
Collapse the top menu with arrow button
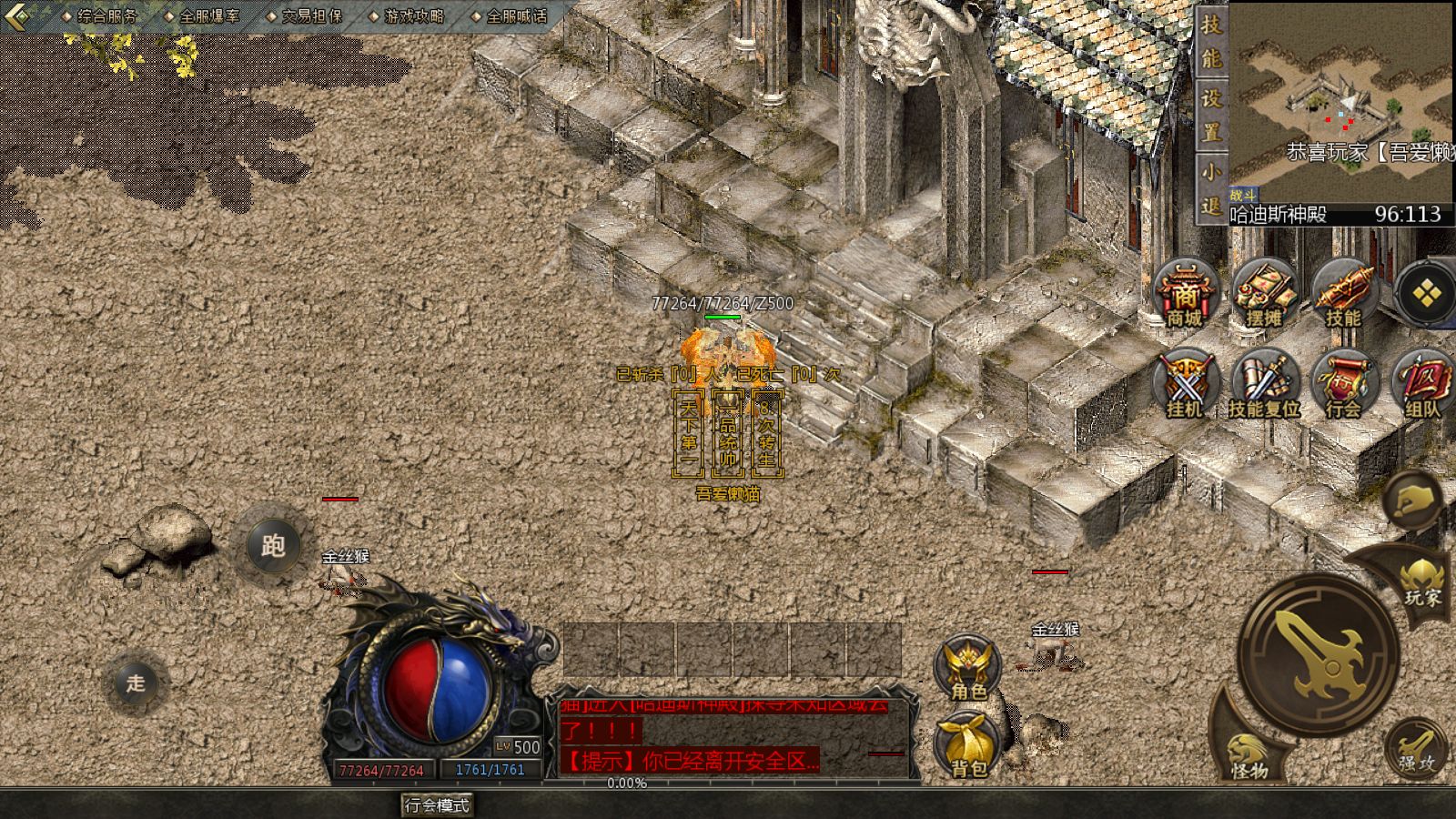click(18, 16)
